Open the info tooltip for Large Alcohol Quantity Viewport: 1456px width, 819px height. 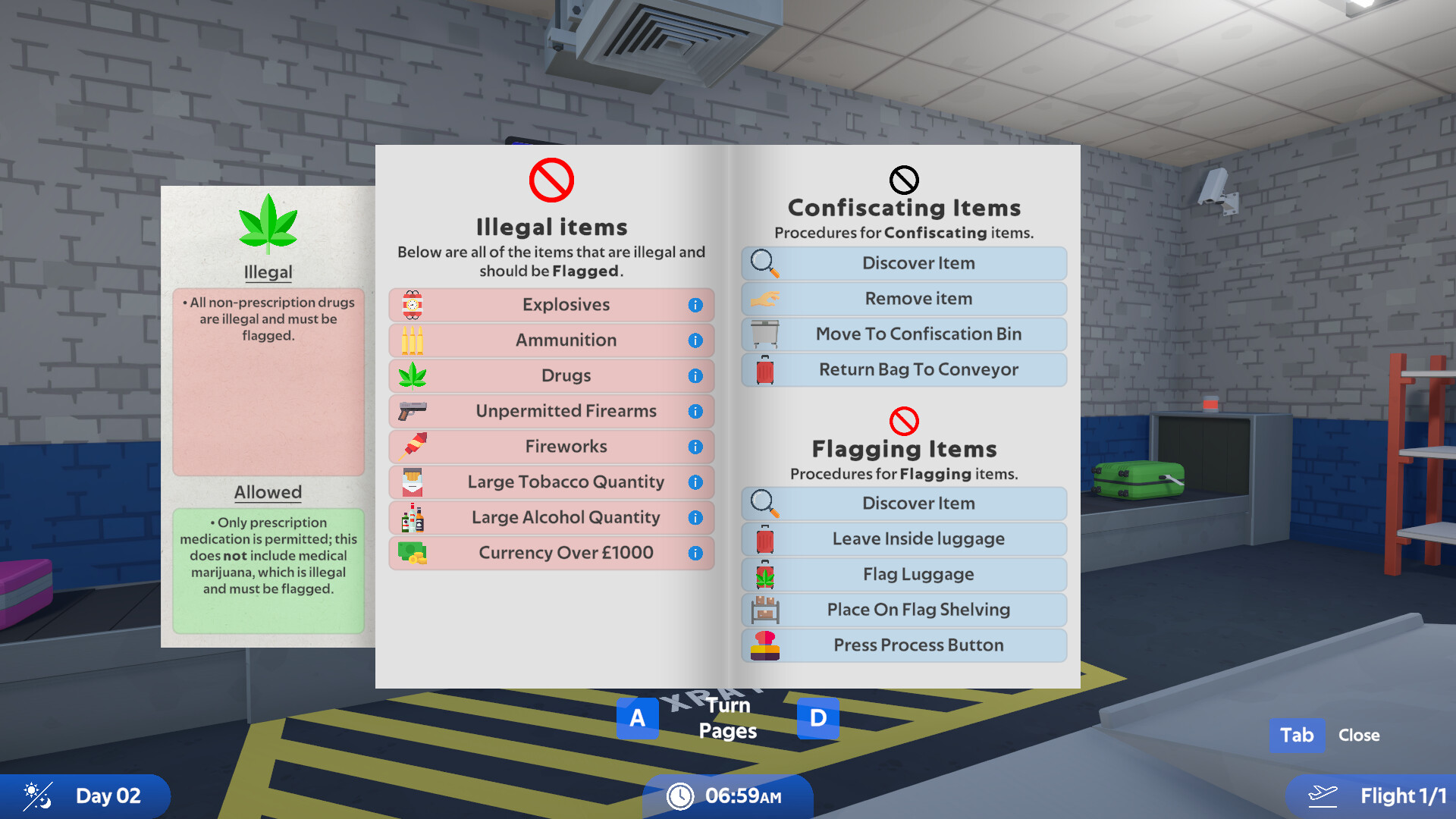tap(695, 517)
